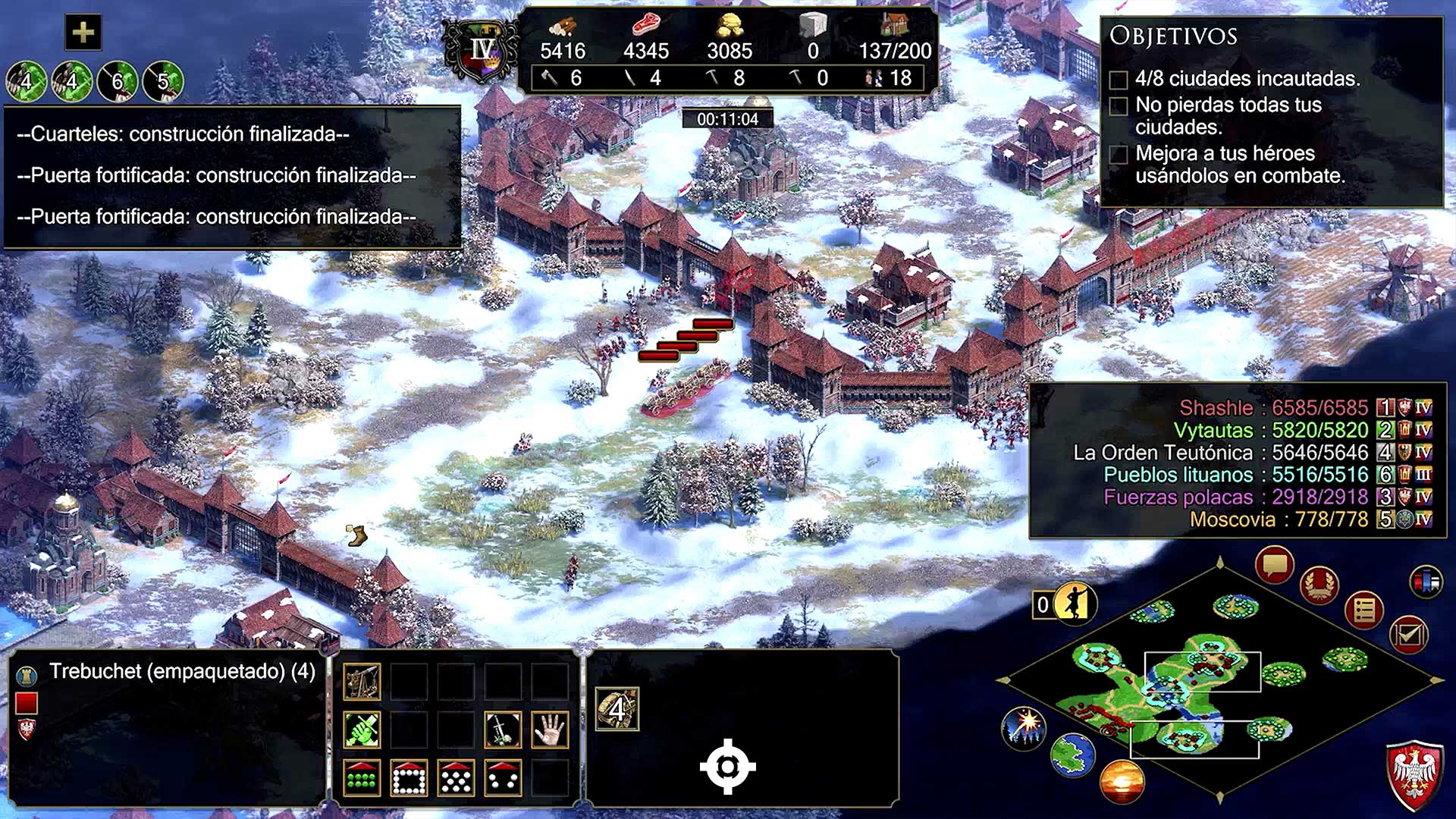Pick the staggered dots formation

pyautogui.click(x=456, y=778)
